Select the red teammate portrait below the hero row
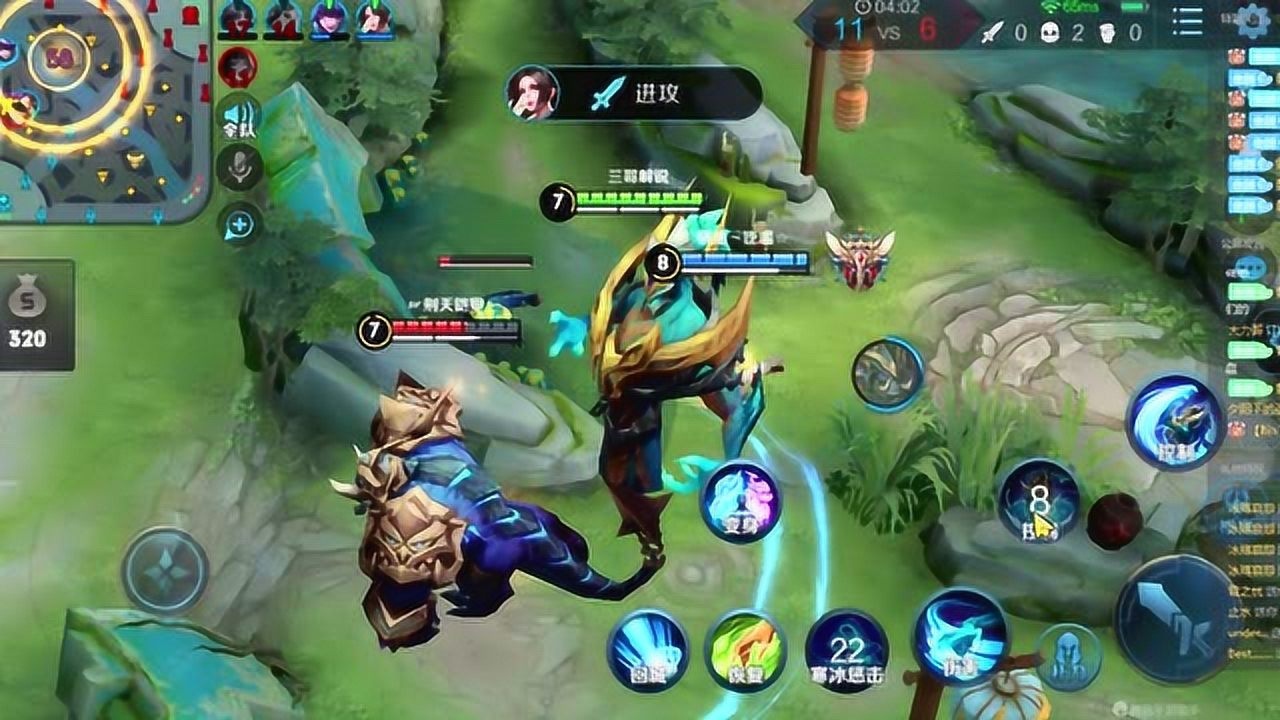The image size is (1280, 720). click(237, 67)
